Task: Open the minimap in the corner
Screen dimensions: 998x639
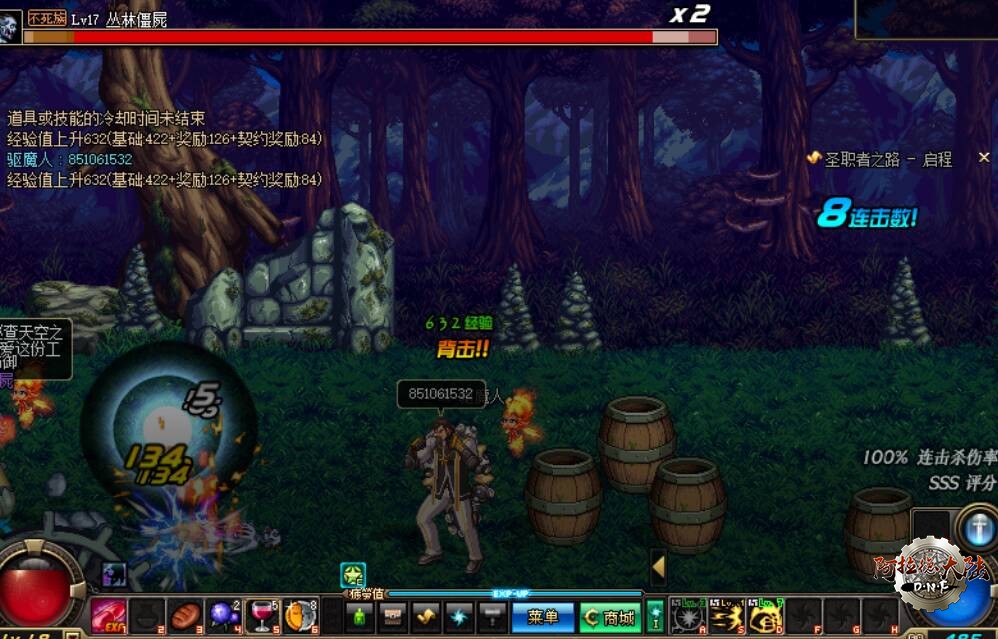Action: pos(926,19)
